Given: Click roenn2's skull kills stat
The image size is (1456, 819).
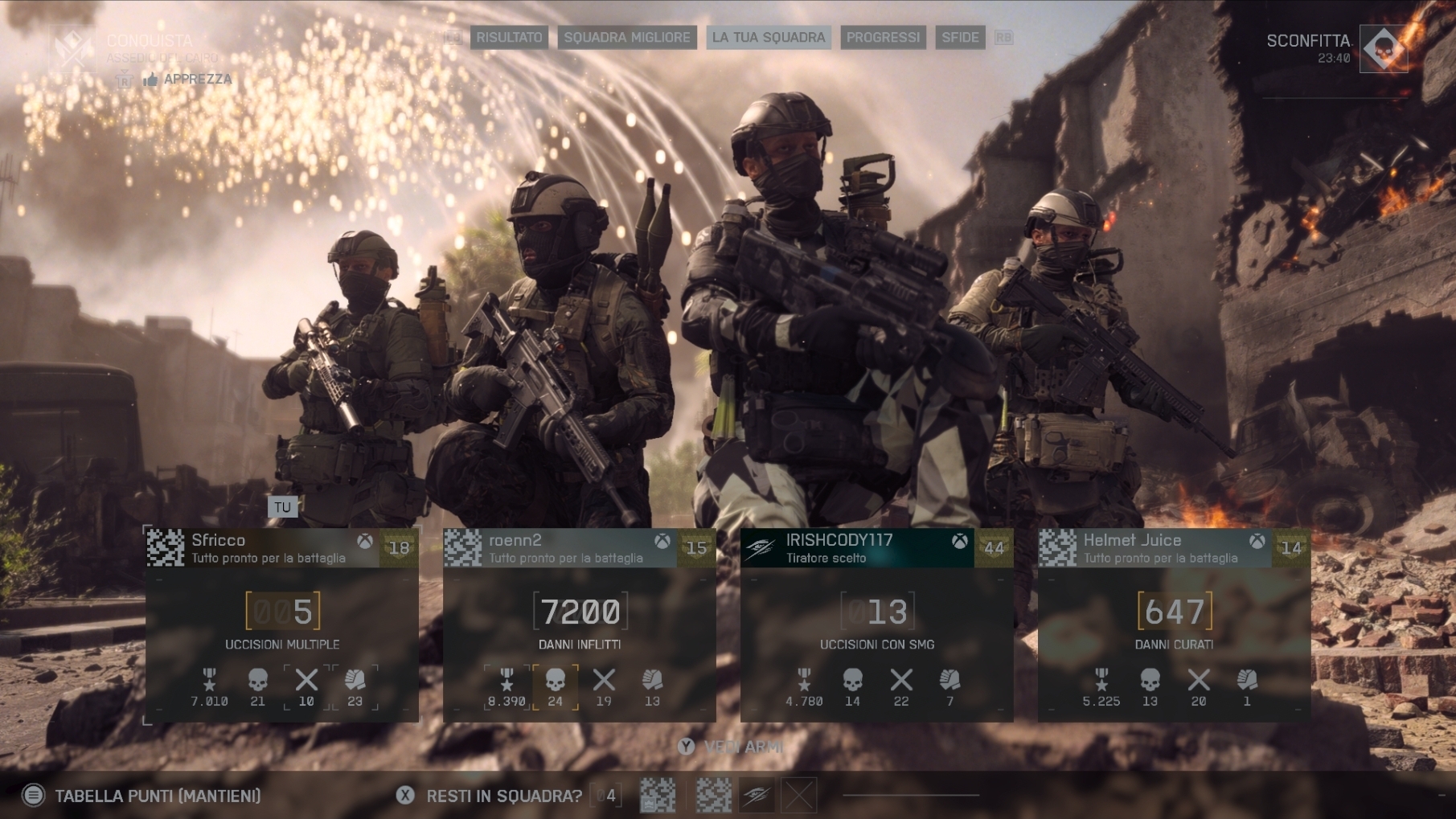Looking at the screenshot, I should pyautogui.click(x=556, y=687).
